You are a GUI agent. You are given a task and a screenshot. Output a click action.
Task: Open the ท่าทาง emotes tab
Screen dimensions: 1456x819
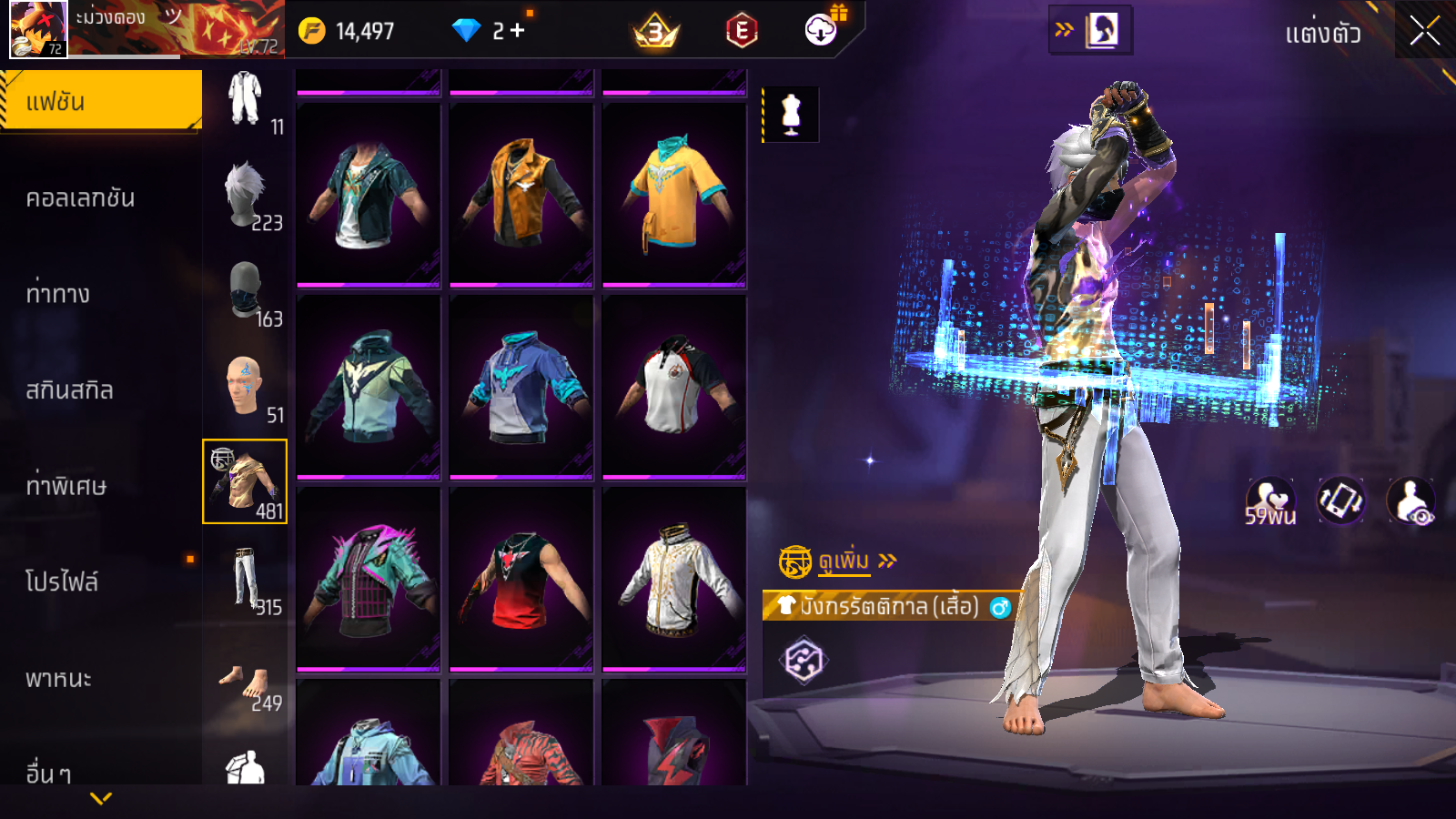[58, 294]
